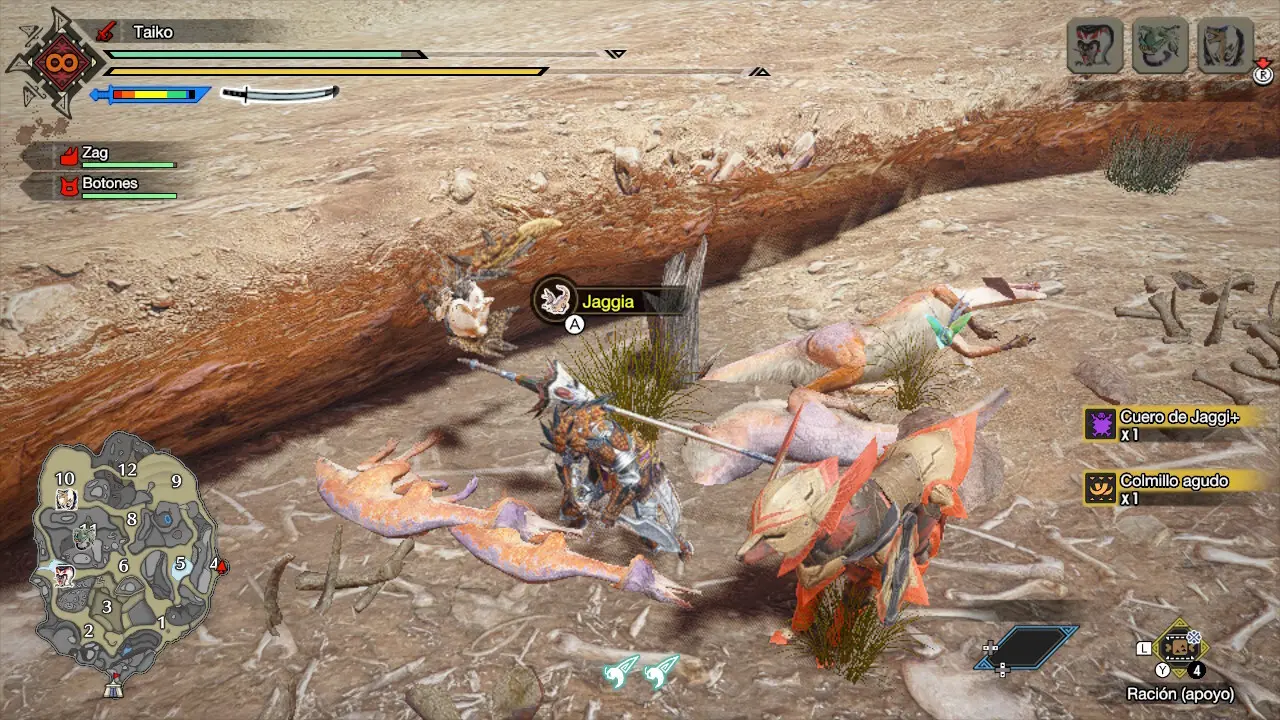Select the red-crested monster target icon
The height and width of the screenshot is (720, 1280).
tap(1094, 45)
